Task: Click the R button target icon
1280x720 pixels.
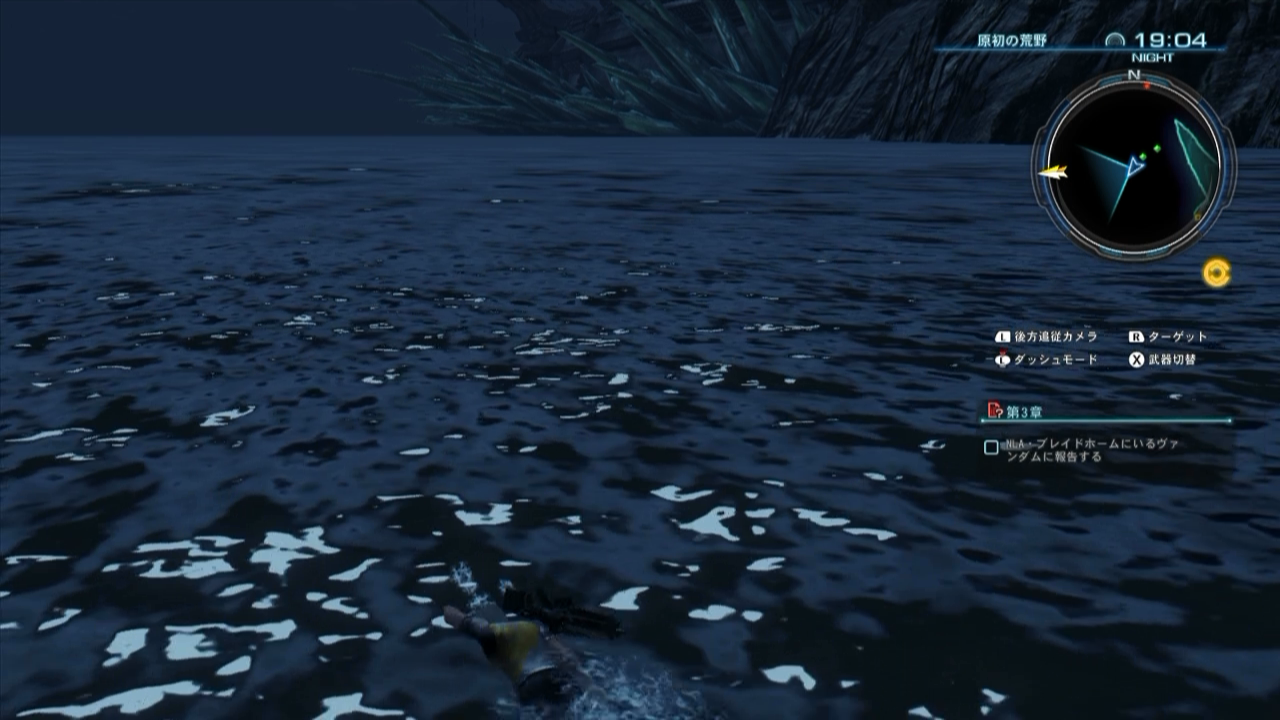Action: (x=1135, y=337)
